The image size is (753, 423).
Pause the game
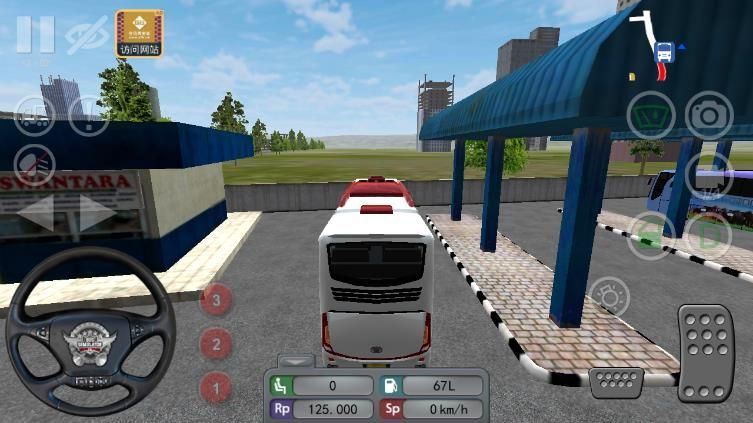pos(35,35)
